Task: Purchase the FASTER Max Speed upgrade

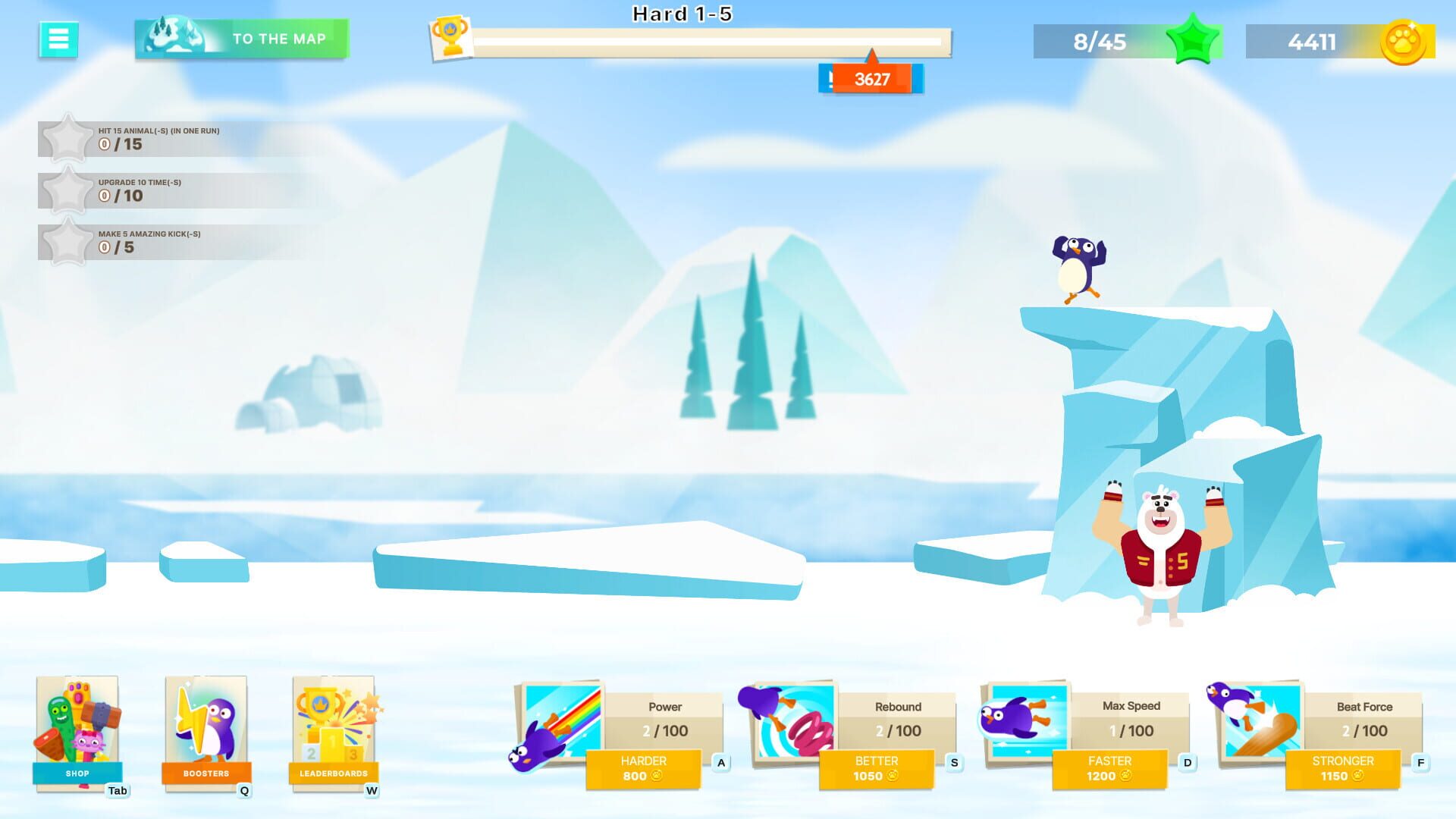Action: [x=1109, y=767]
